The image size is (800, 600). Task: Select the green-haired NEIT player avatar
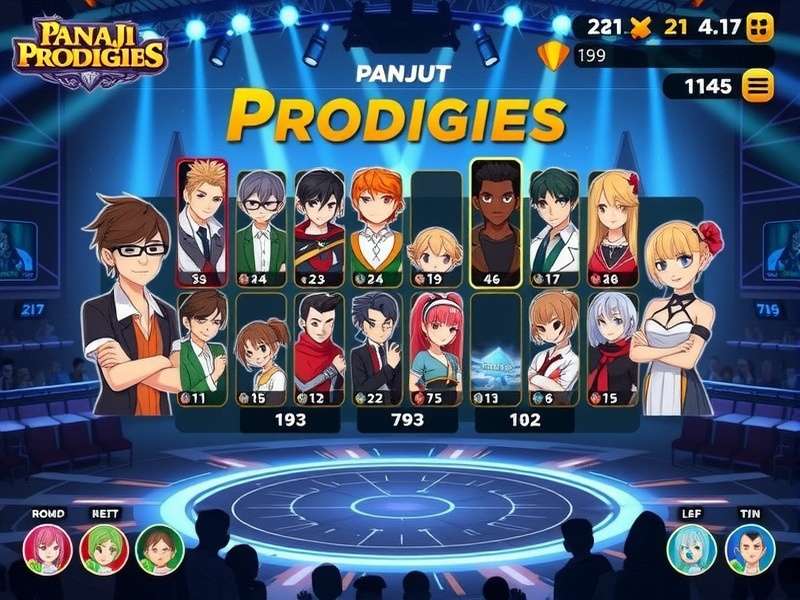(103, 549)
